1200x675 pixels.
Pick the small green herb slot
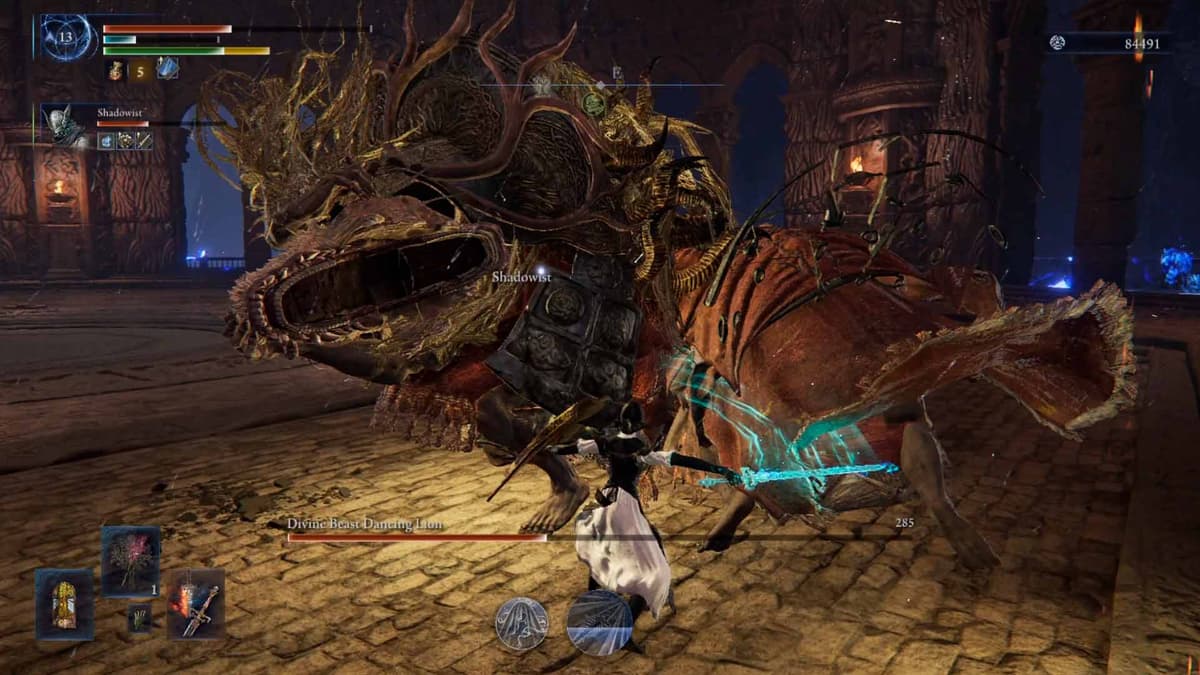pos(139,620)
